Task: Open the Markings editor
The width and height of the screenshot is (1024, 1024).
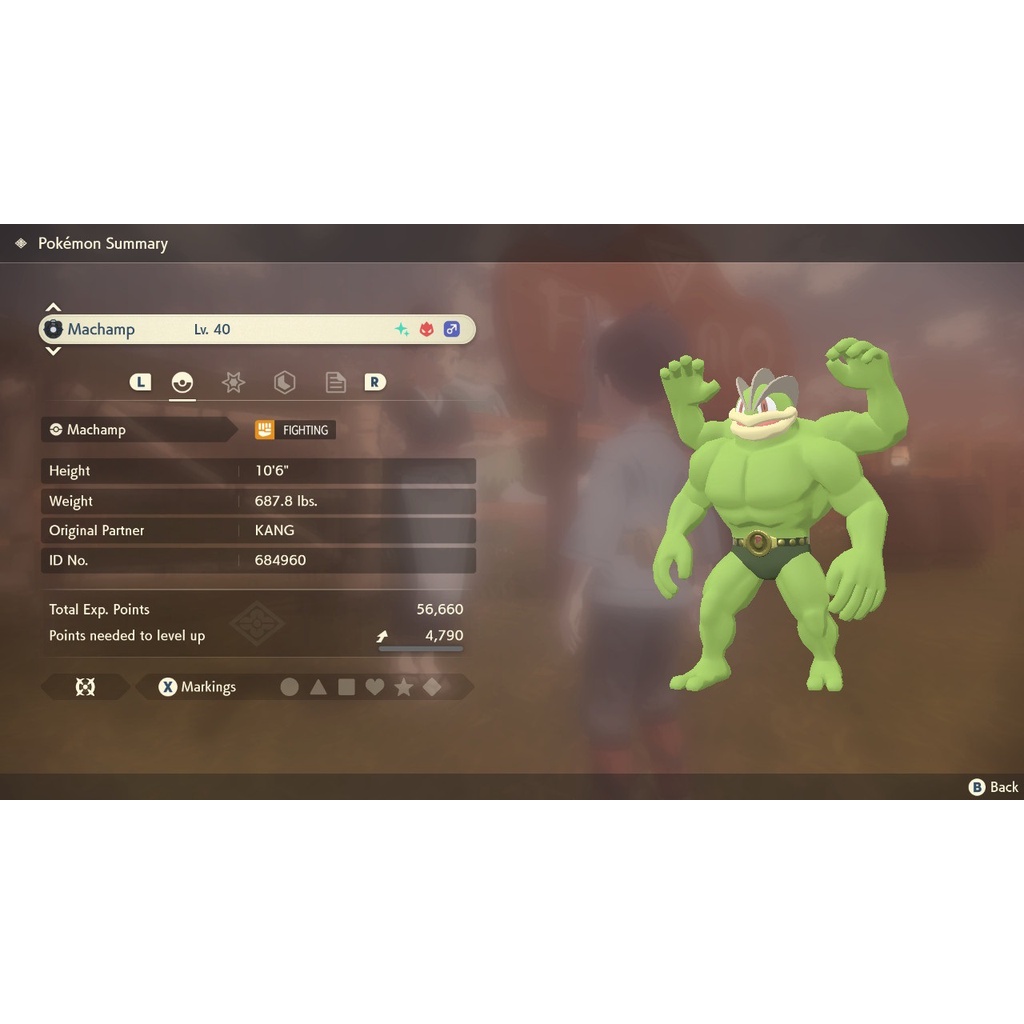Action: 198,687
